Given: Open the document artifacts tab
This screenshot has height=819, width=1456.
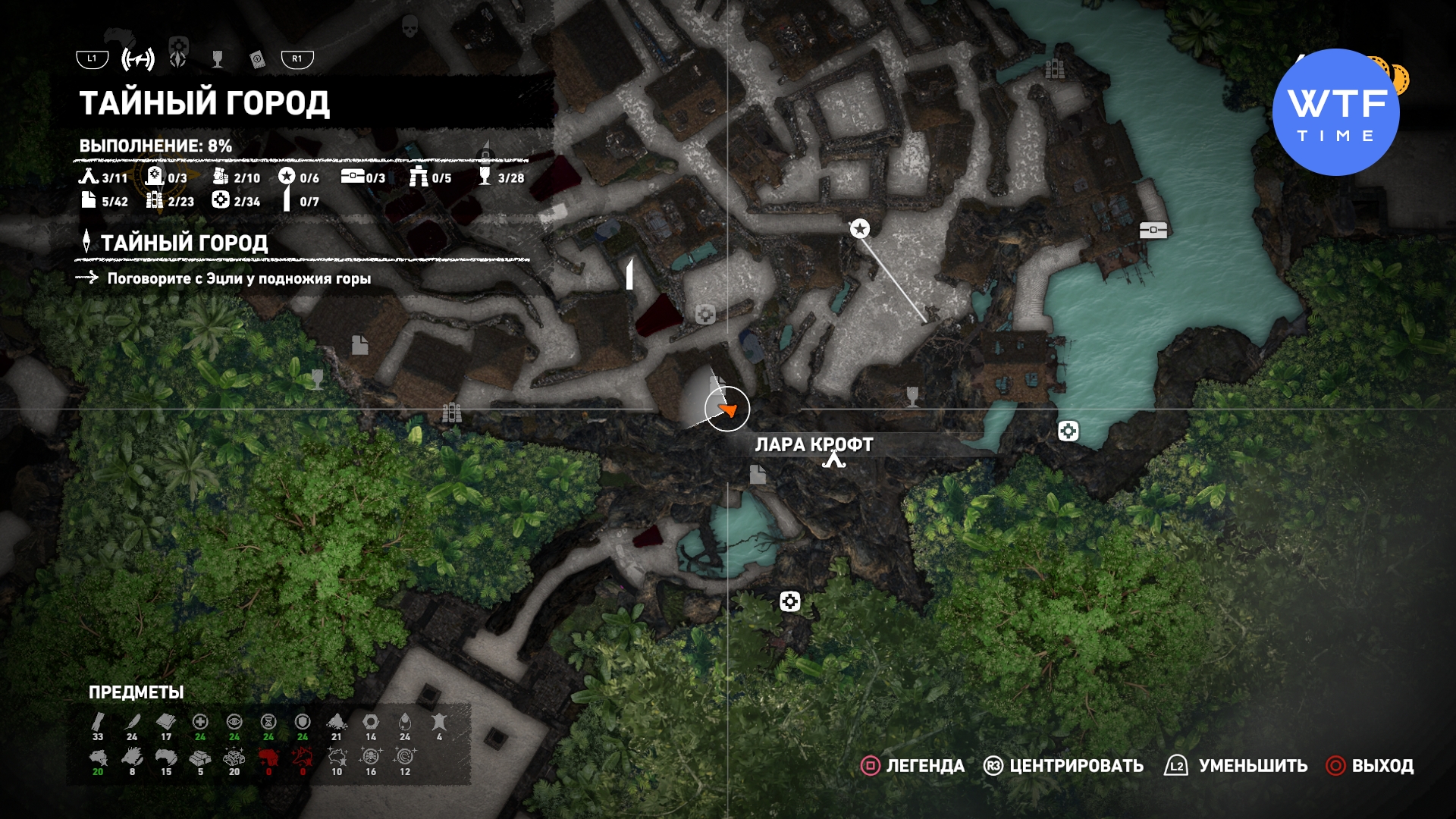Looking at the screenshot, I should point(257,59).
